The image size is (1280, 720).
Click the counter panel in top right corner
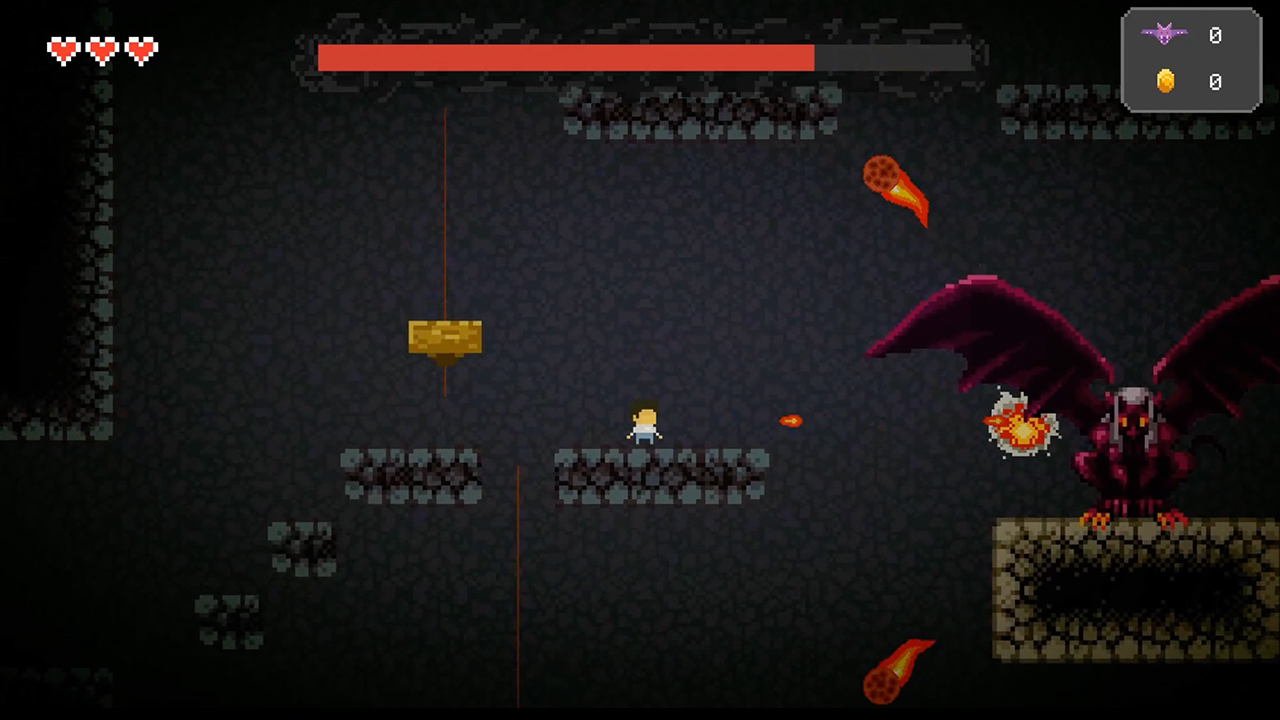click(x=1190, y=60)
